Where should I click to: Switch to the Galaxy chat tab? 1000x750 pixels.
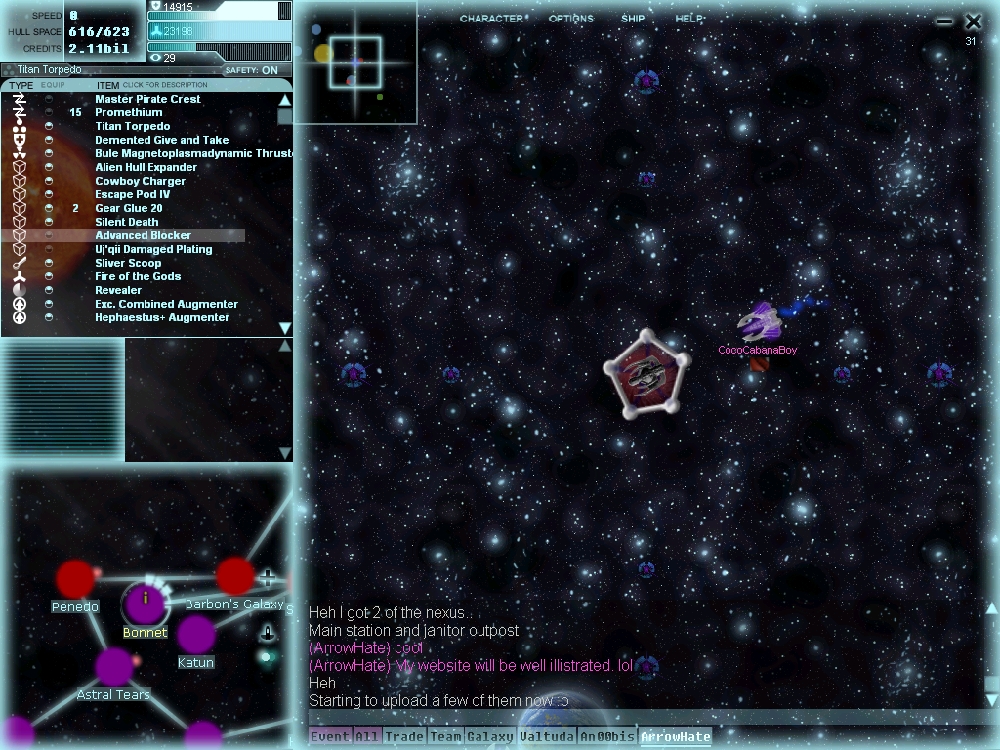point(491,738)
